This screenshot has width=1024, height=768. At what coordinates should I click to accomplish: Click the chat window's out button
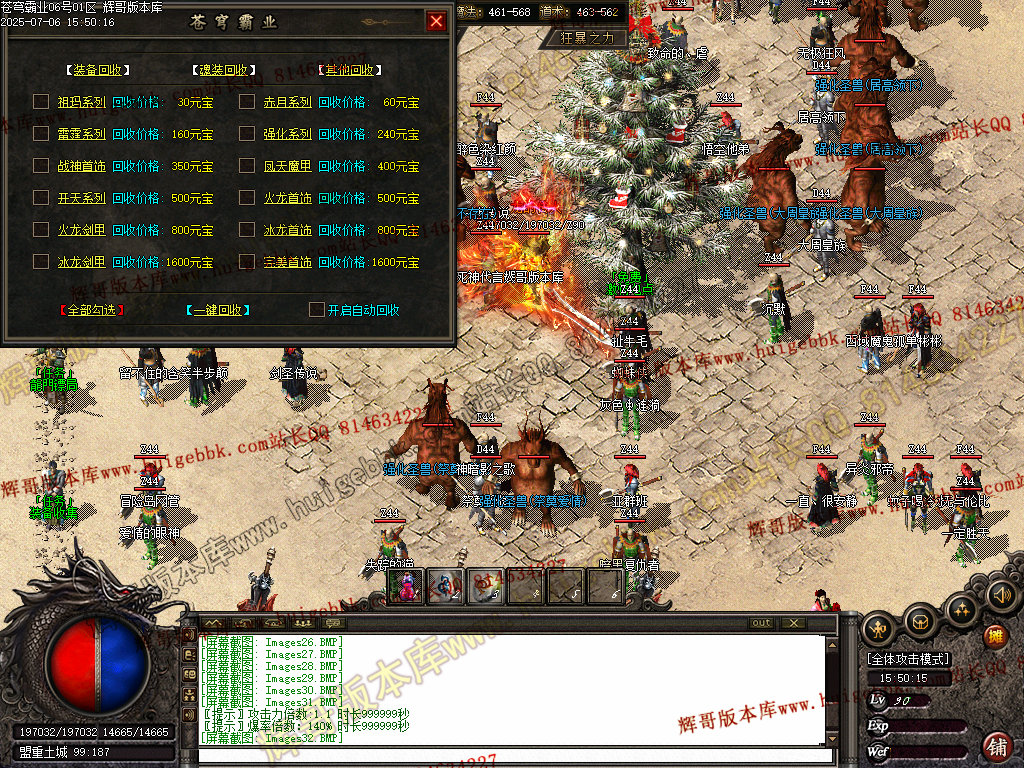coord(762,623)
